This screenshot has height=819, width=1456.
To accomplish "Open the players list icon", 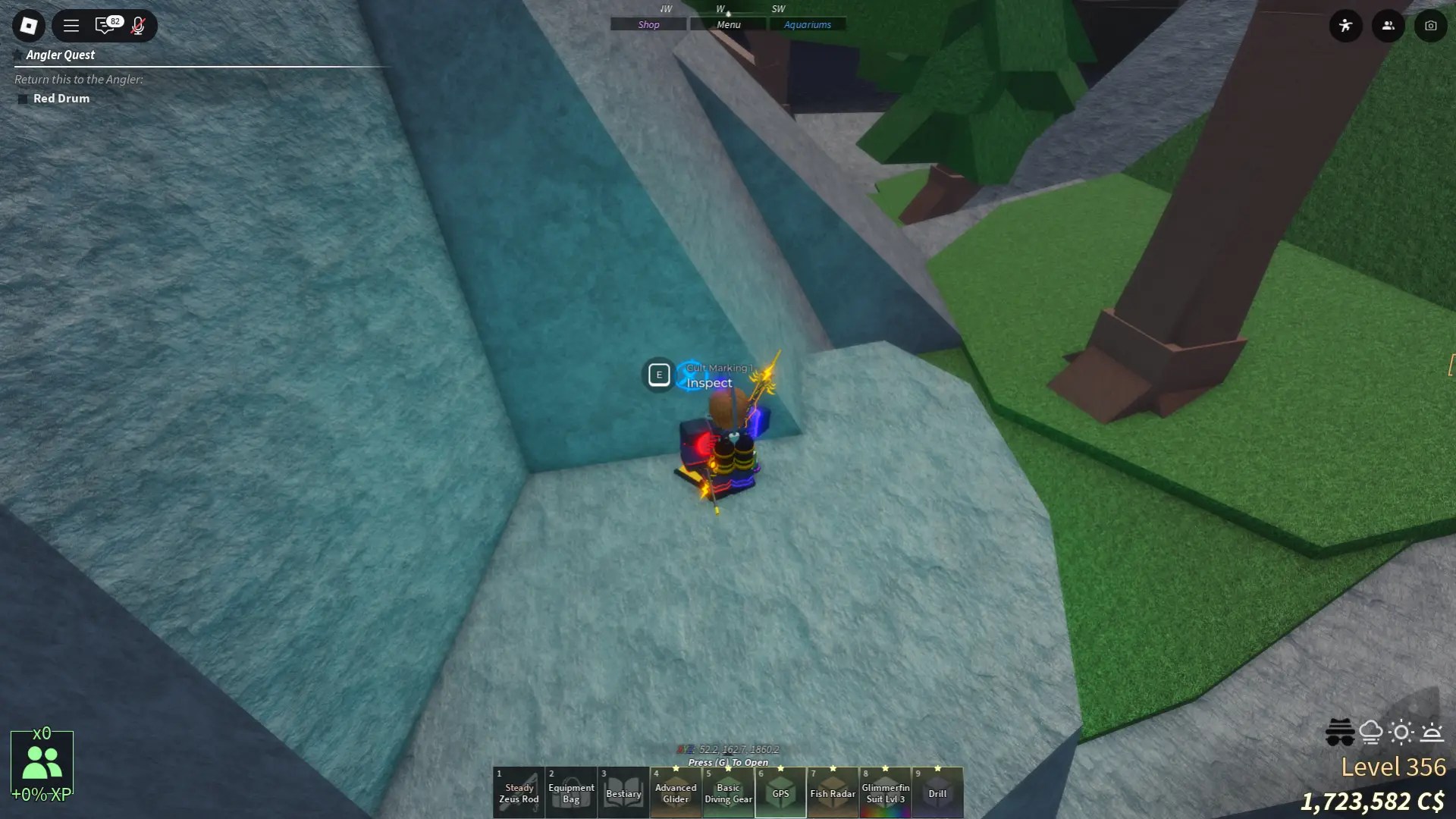I will (1388, 25).
